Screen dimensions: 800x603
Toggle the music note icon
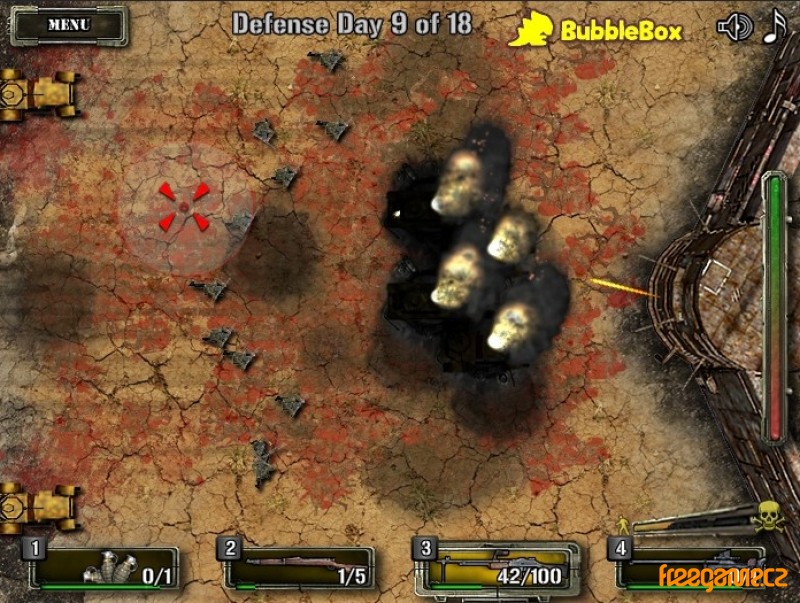(x=775, y=26)
